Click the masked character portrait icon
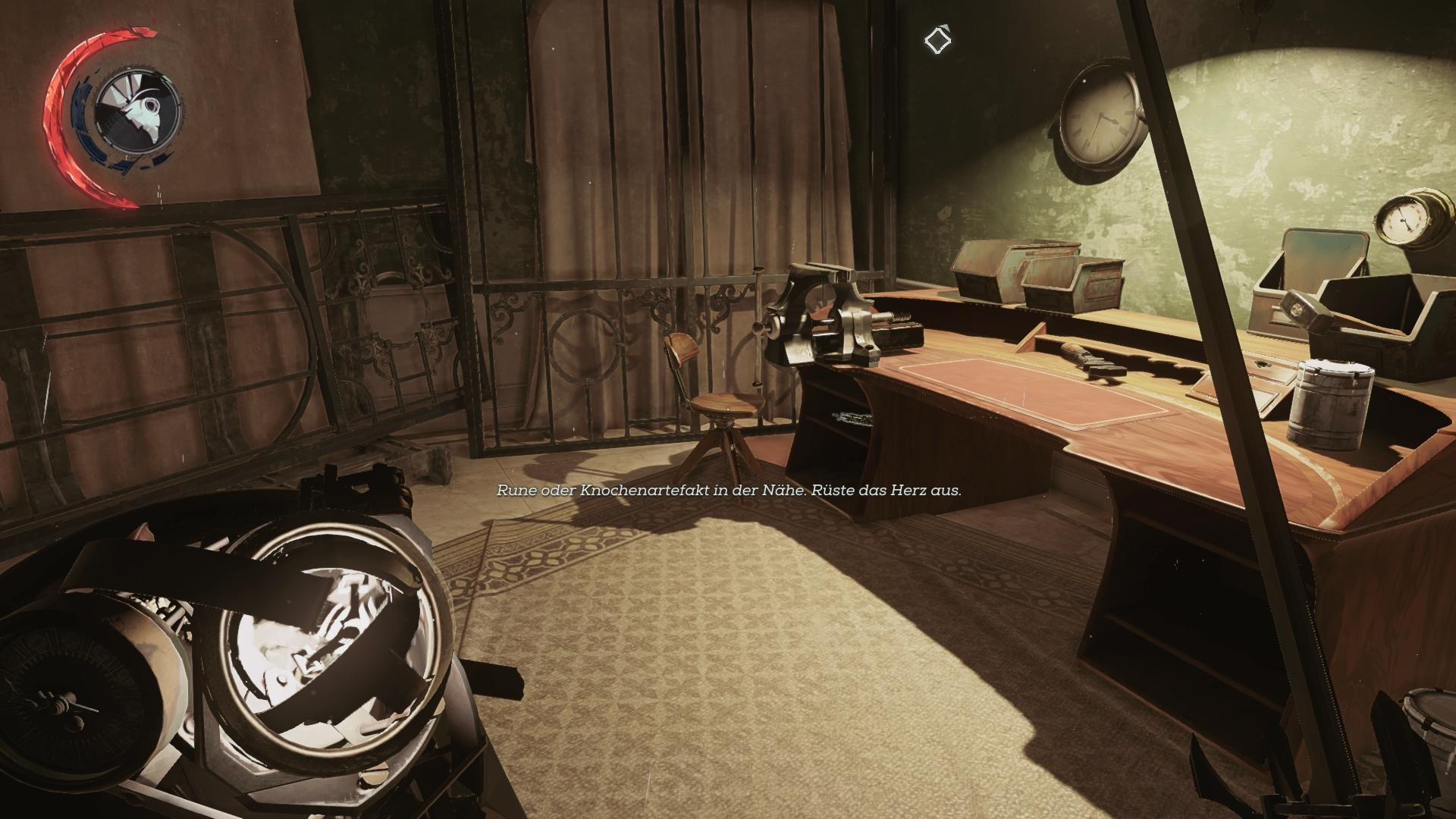This screenshot has width=1456, height=819. (x=139, y=111)
